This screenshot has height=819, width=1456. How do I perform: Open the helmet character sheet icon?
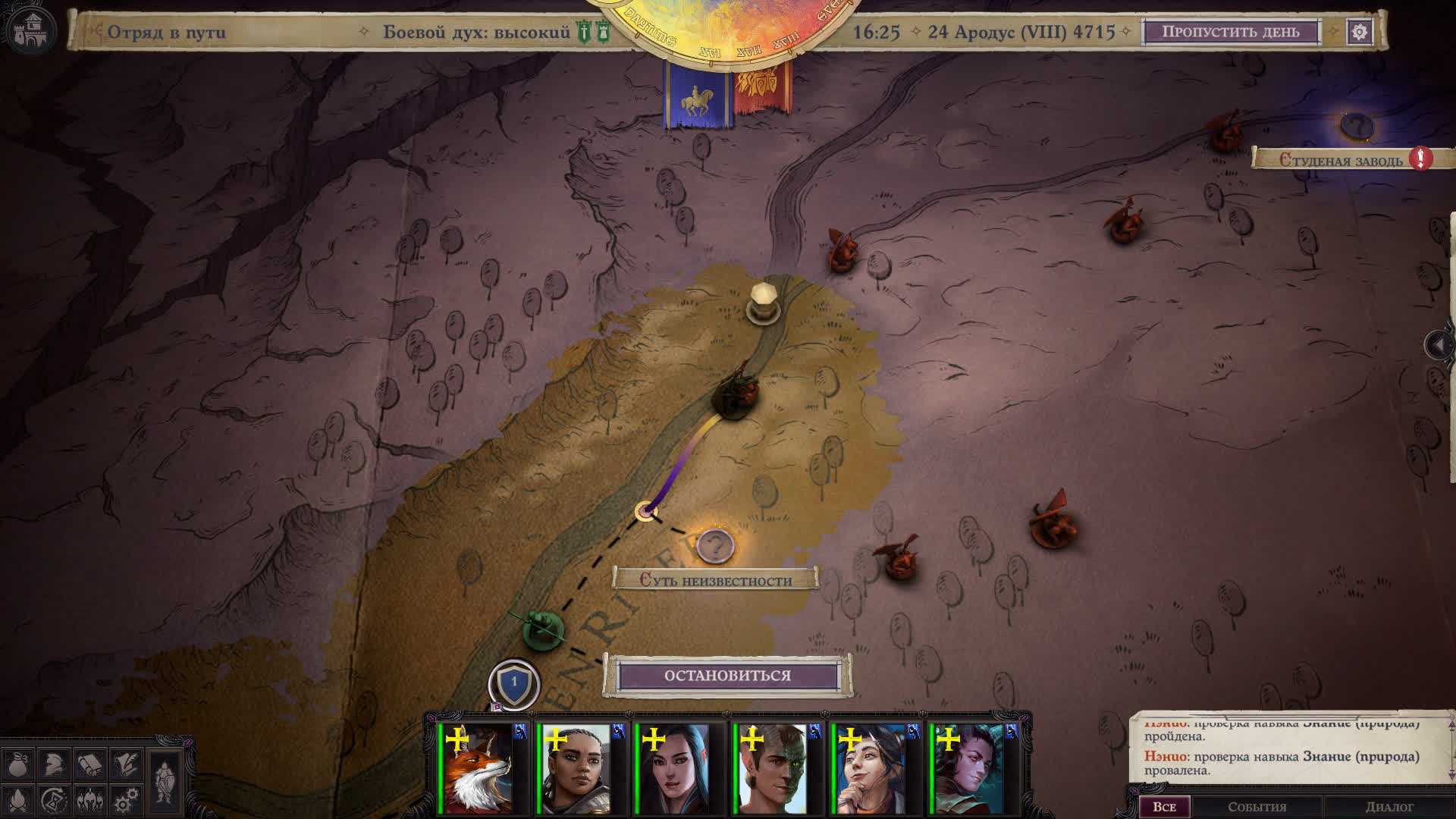54,764
